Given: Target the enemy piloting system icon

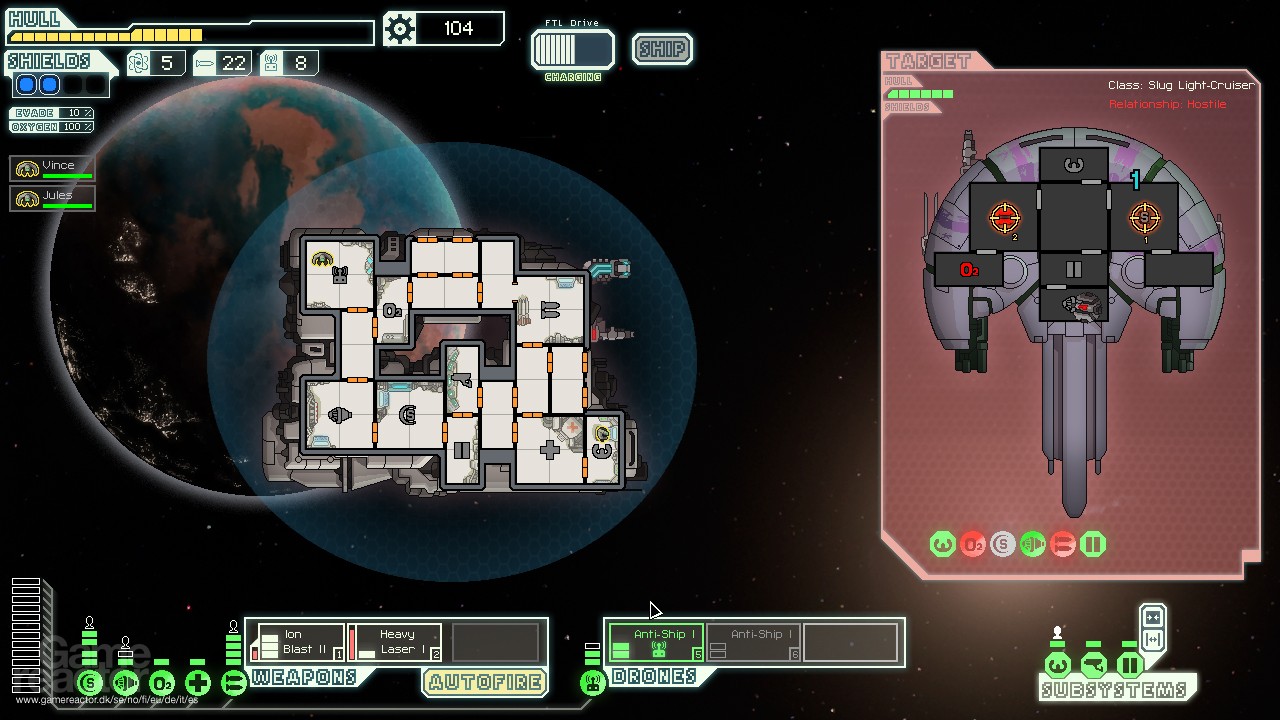Looking at the screenshot, I should coord(943,543).
